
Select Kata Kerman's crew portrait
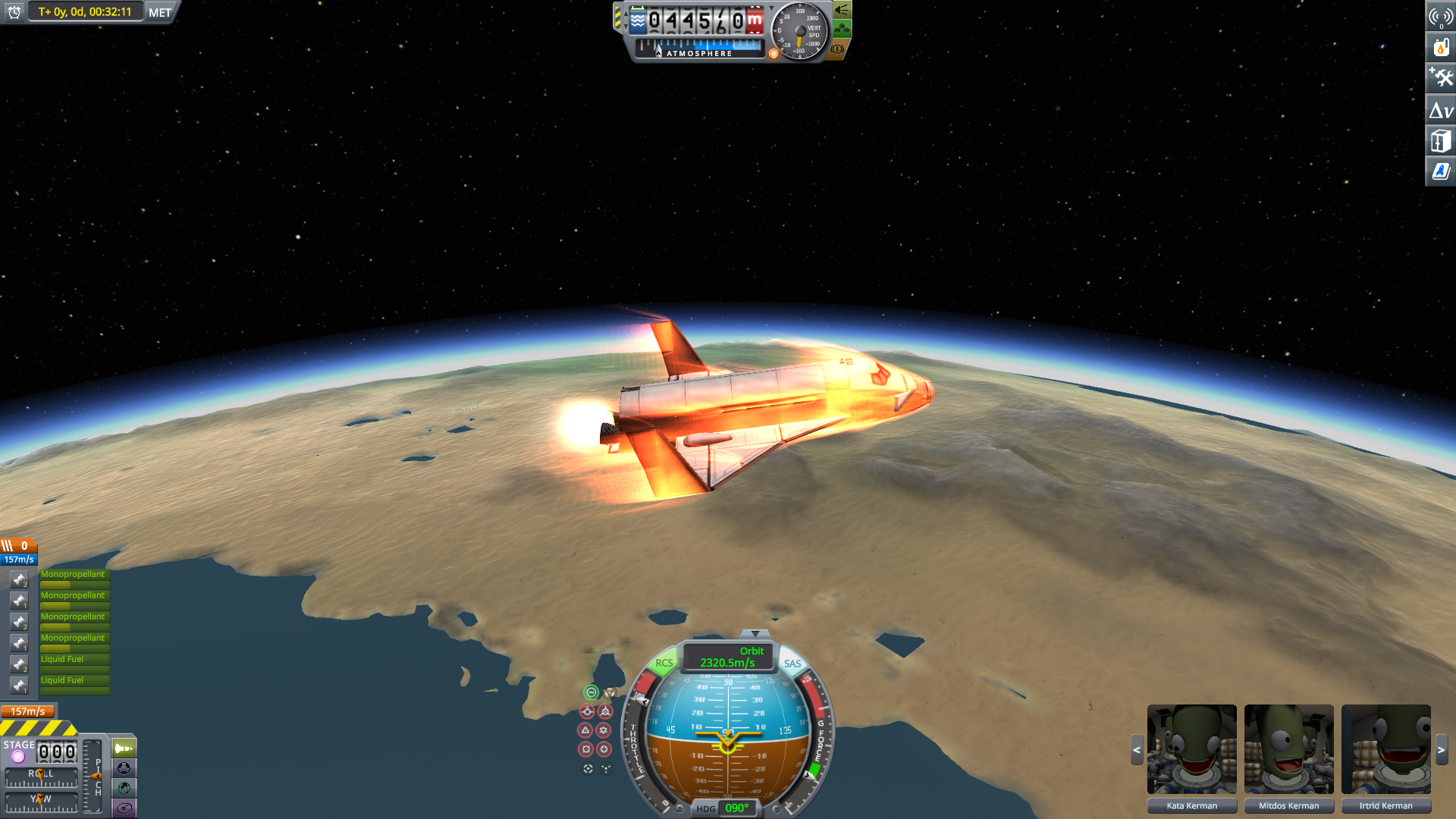[x=1191, y=750]
